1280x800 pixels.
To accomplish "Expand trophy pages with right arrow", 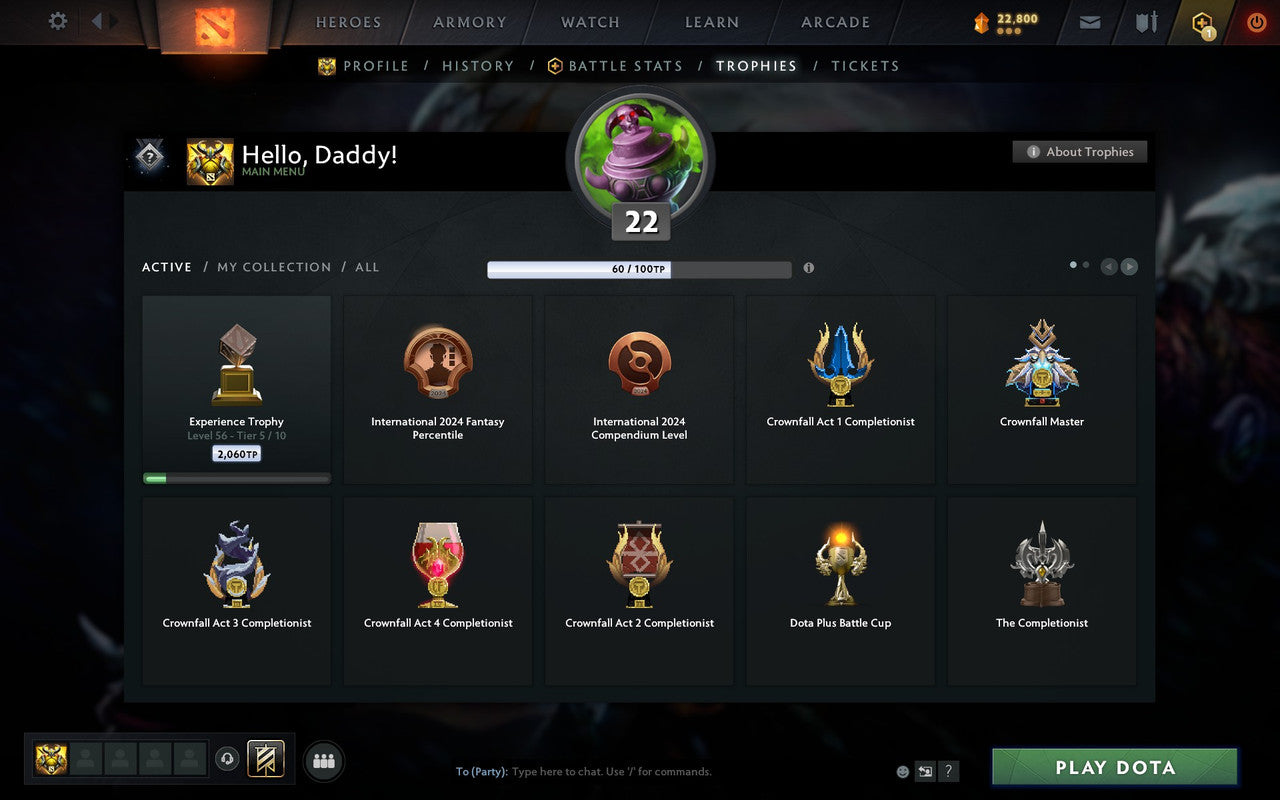I will click(1130, 267).
